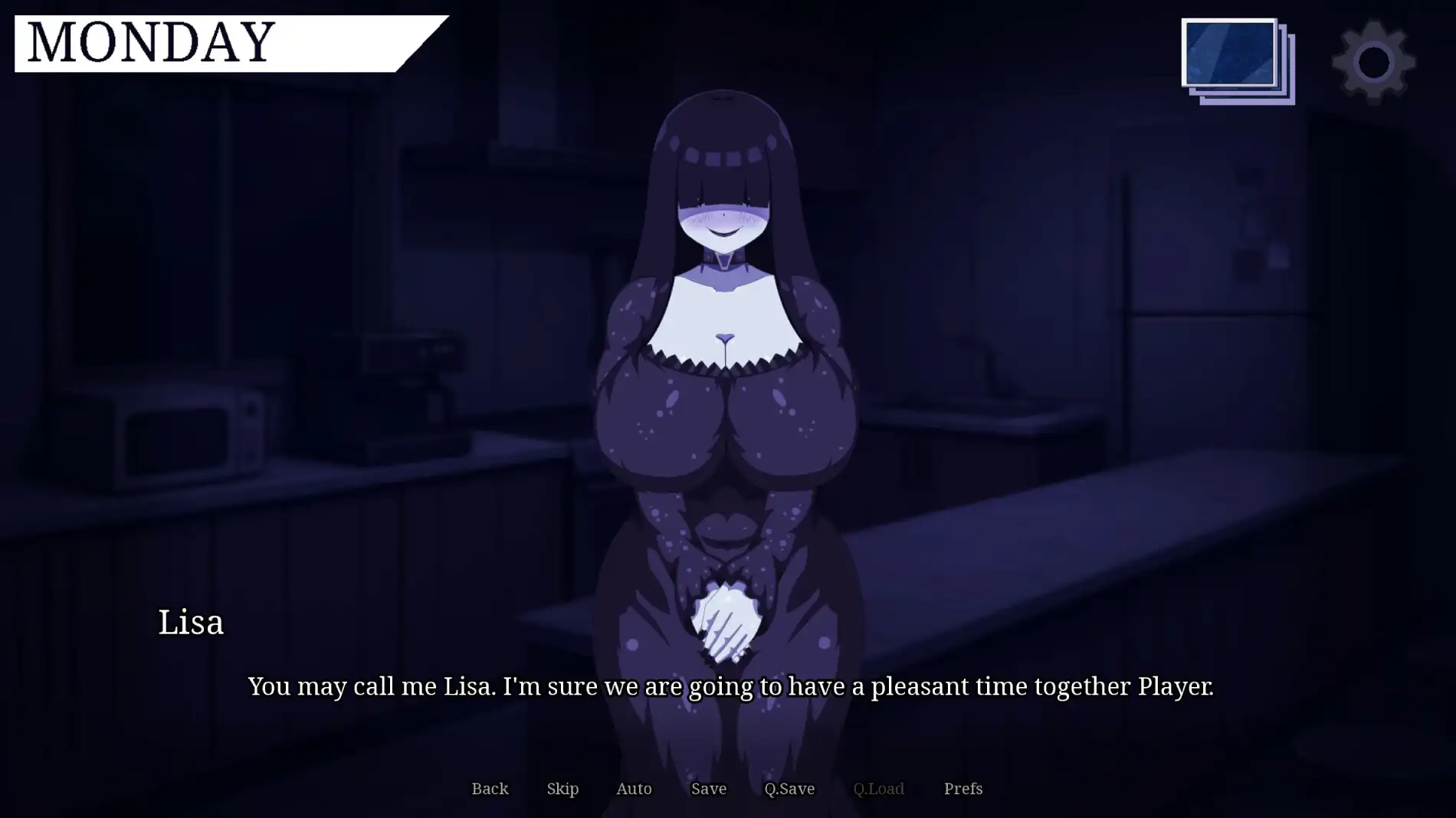Click Lisa's name label in the dialogue box
The width and height of the screenshot is (1456, 818).
pos(191,623)
